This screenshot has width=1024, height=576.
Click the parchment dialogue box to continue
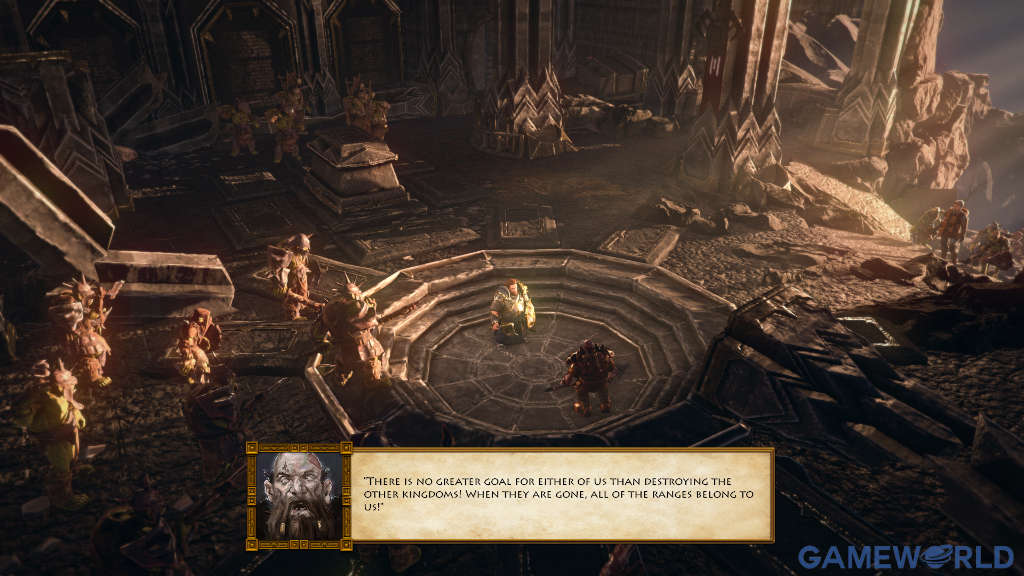[x=561, y=495]
